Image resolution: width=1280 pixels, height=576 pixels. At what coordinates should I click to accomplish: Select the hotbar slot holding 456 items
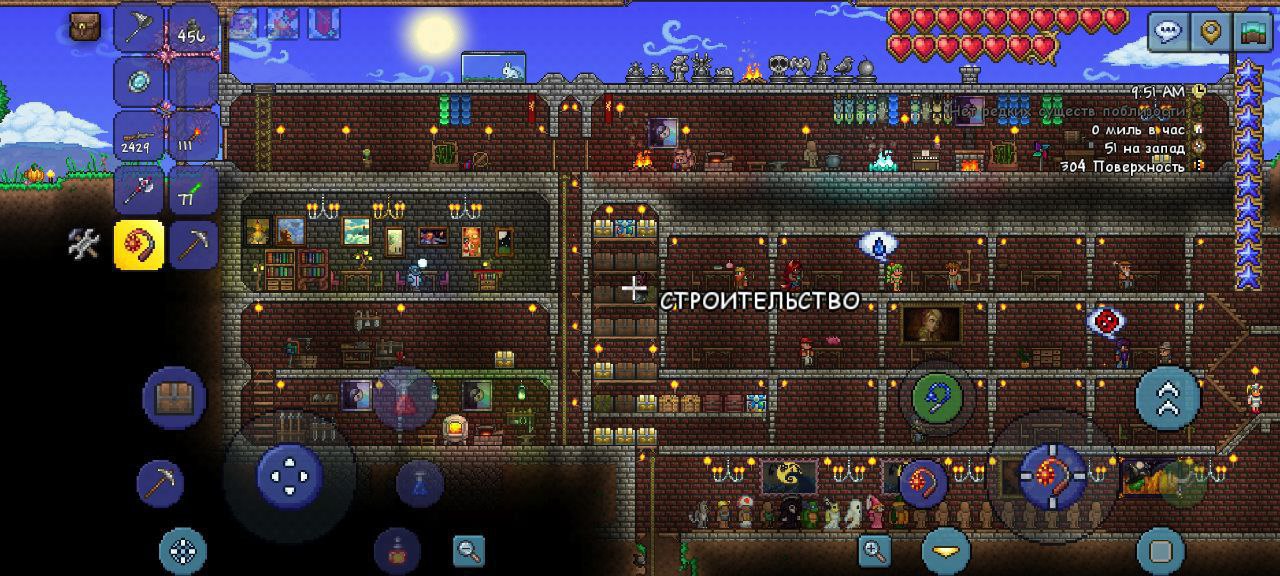tap(192, 29)
